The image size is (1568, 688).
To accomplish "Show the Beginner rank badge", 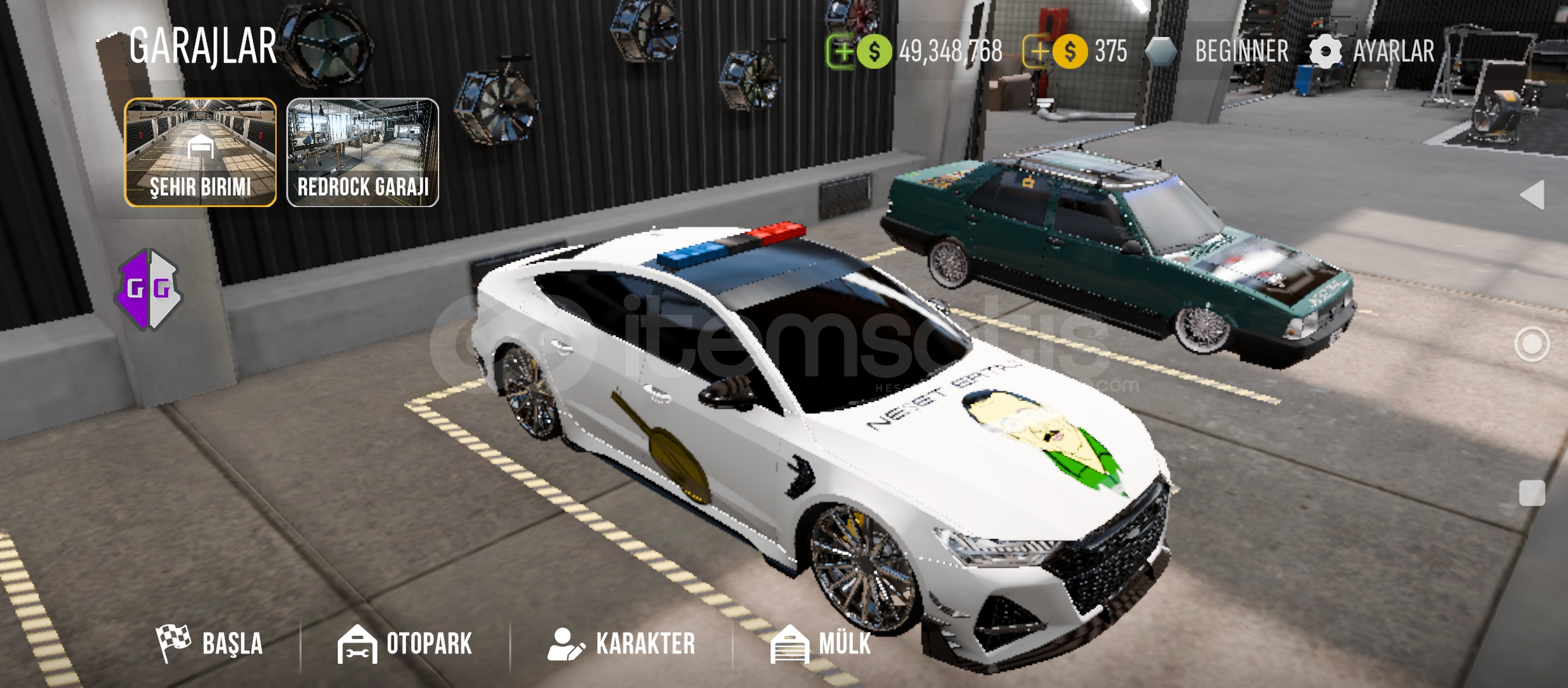I will pyautogui.click(x=1217, y=51).
